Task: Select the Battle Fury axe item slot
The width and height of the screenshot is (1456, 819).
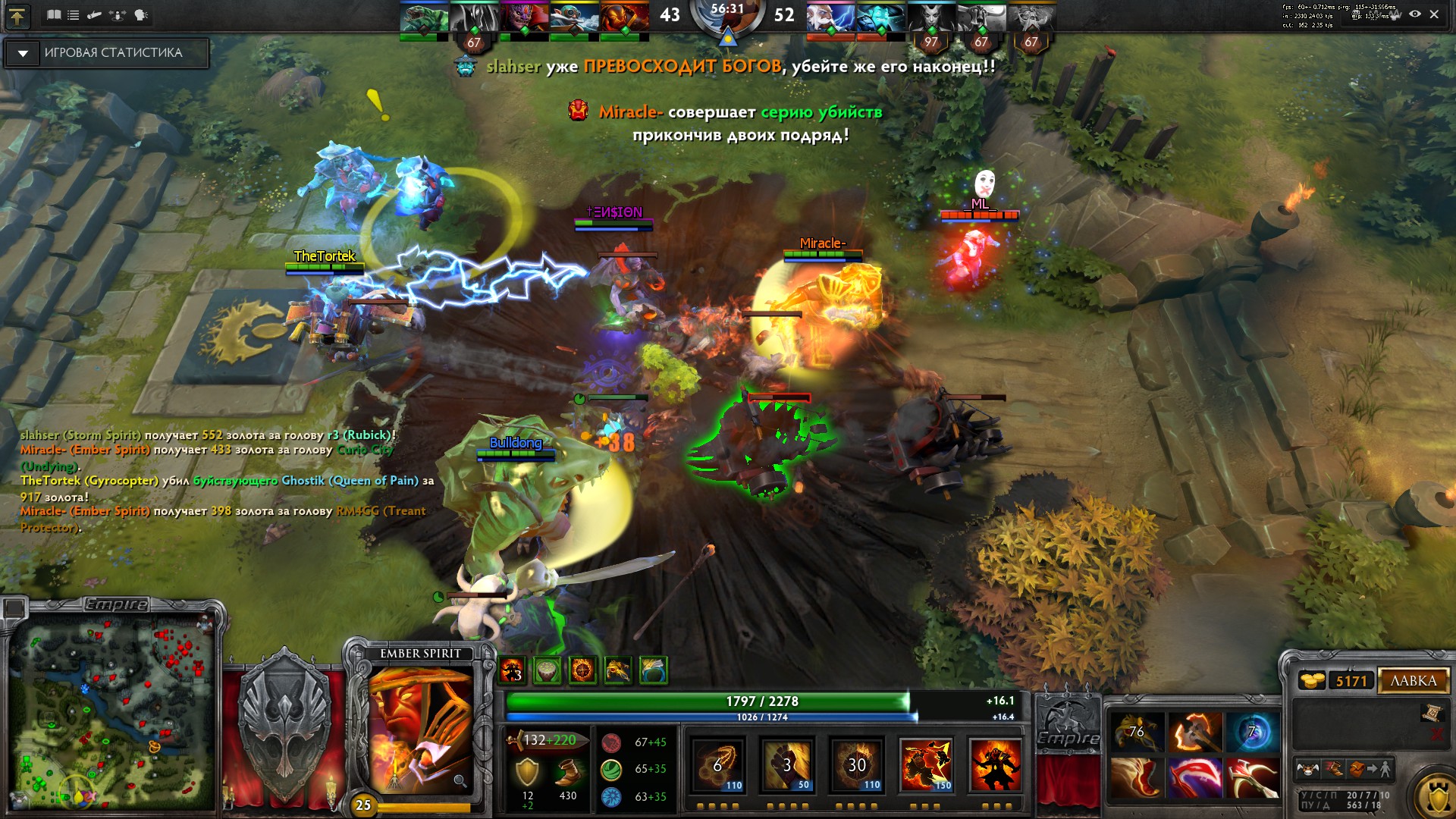Action: tap(1194, 732)
